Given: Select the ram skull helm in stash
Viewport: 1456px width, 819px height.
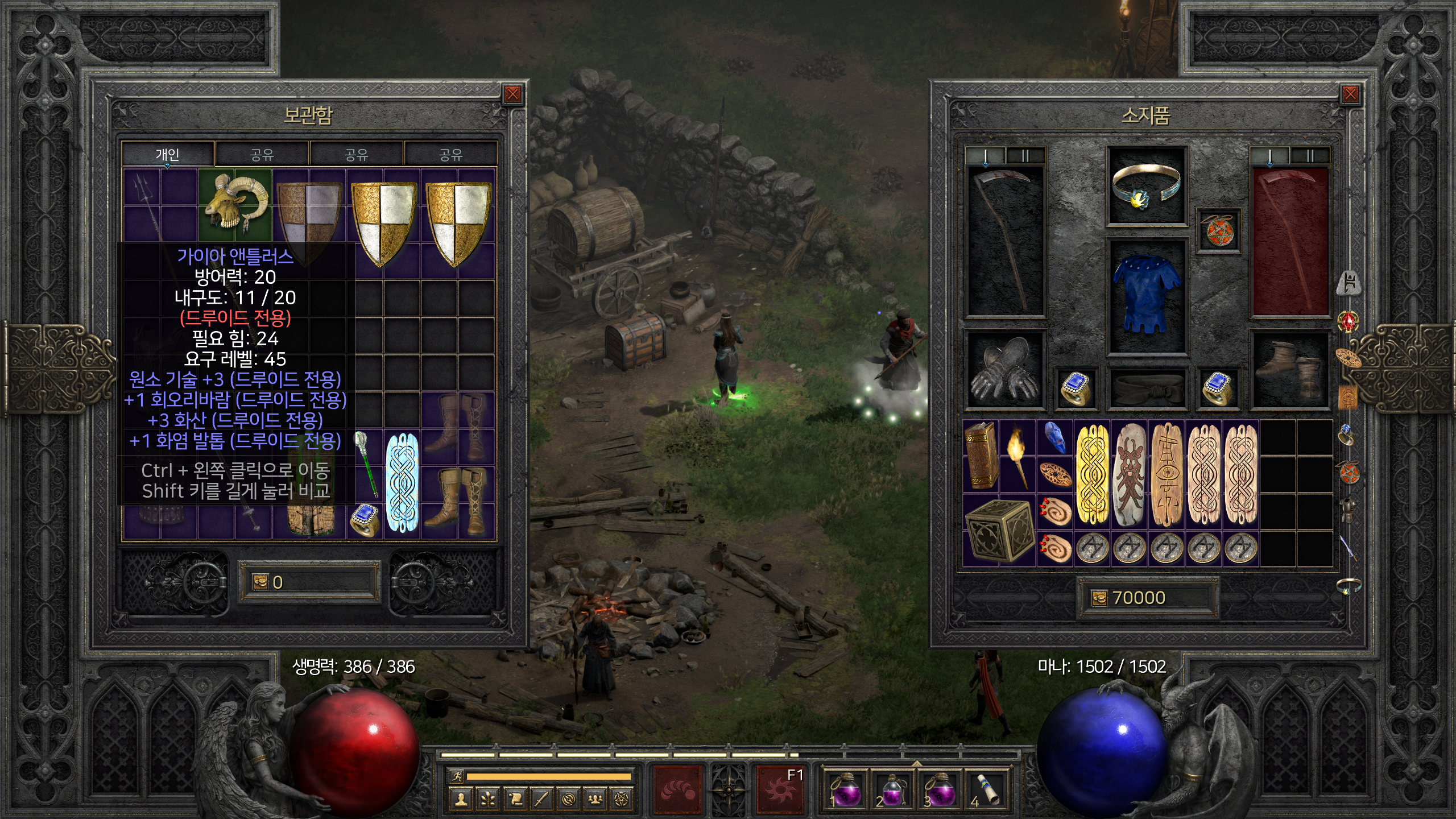Looking at the screenshot, I should [x=235, y=203].
